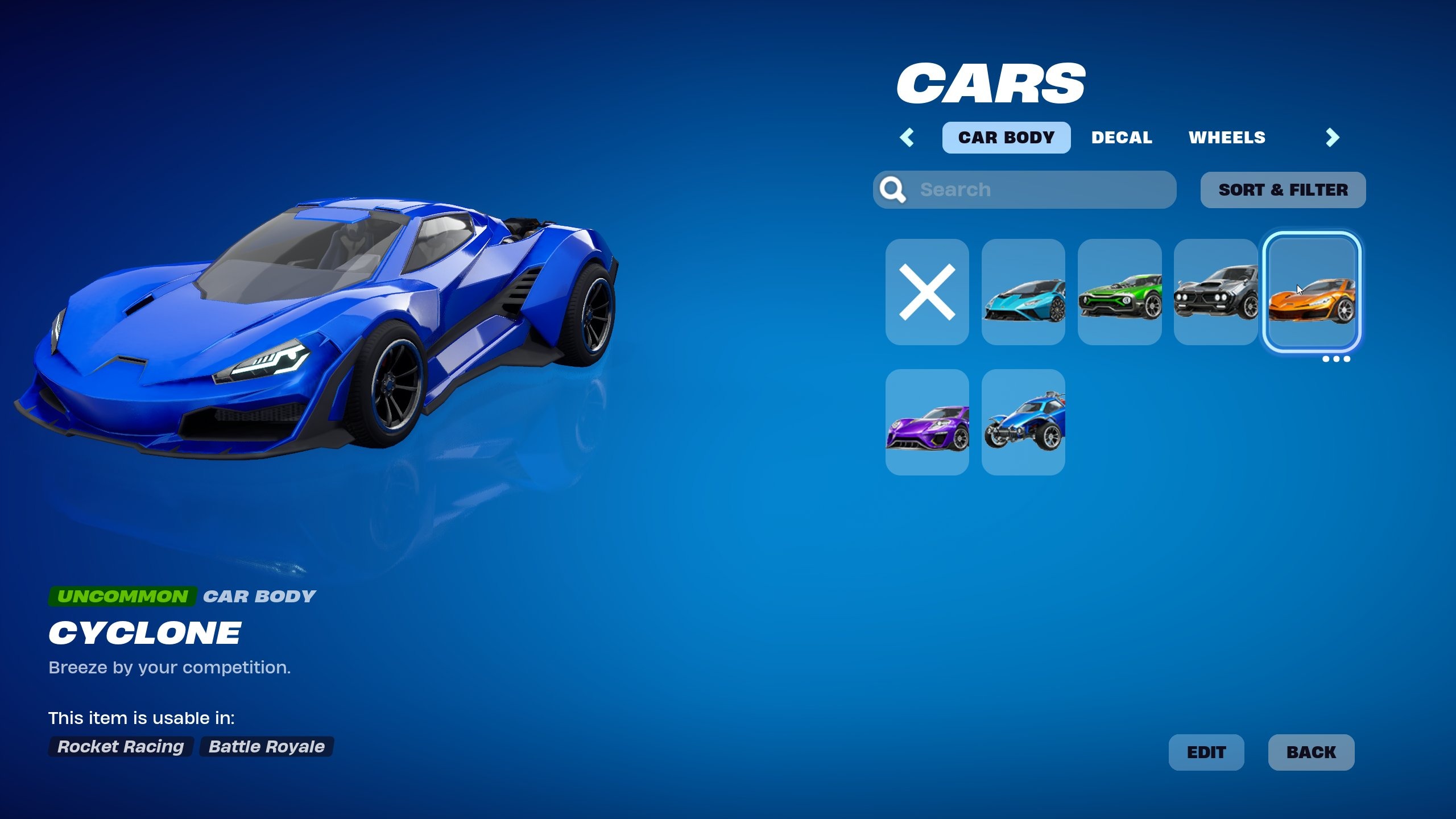The width and height of the screenshot is (1456, 819).
Task: Click the Rocket Racing usability tag
Action: pyautogui.click(x=119, y=747)
